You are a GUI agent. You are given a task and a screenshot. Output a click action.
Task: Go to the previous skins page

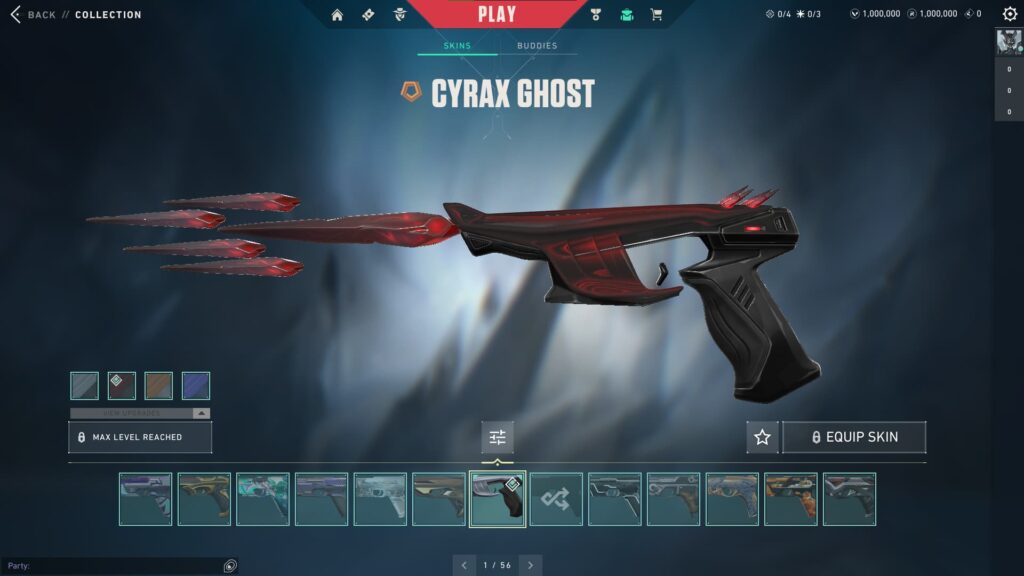464,565
